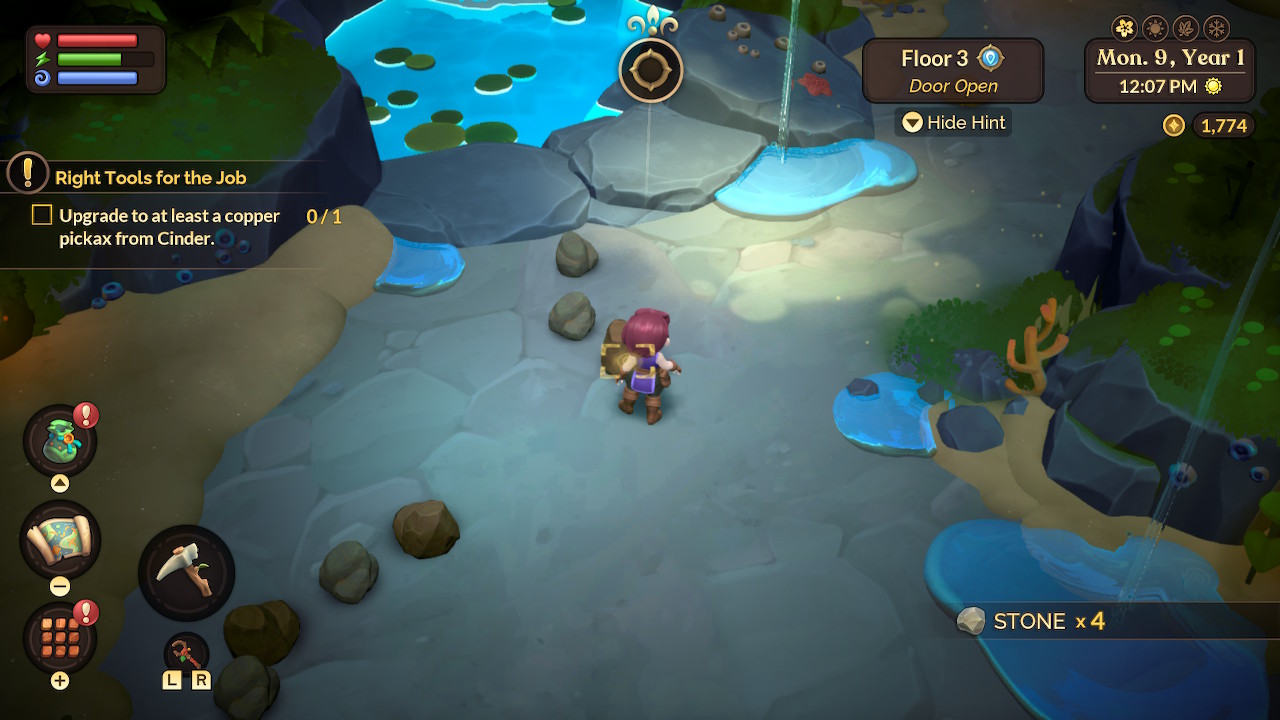Image resolution: width=1280 pixels, height=720 pixels.
Task: Open the pet companion egg icon
Action: (x=60, y=438)
